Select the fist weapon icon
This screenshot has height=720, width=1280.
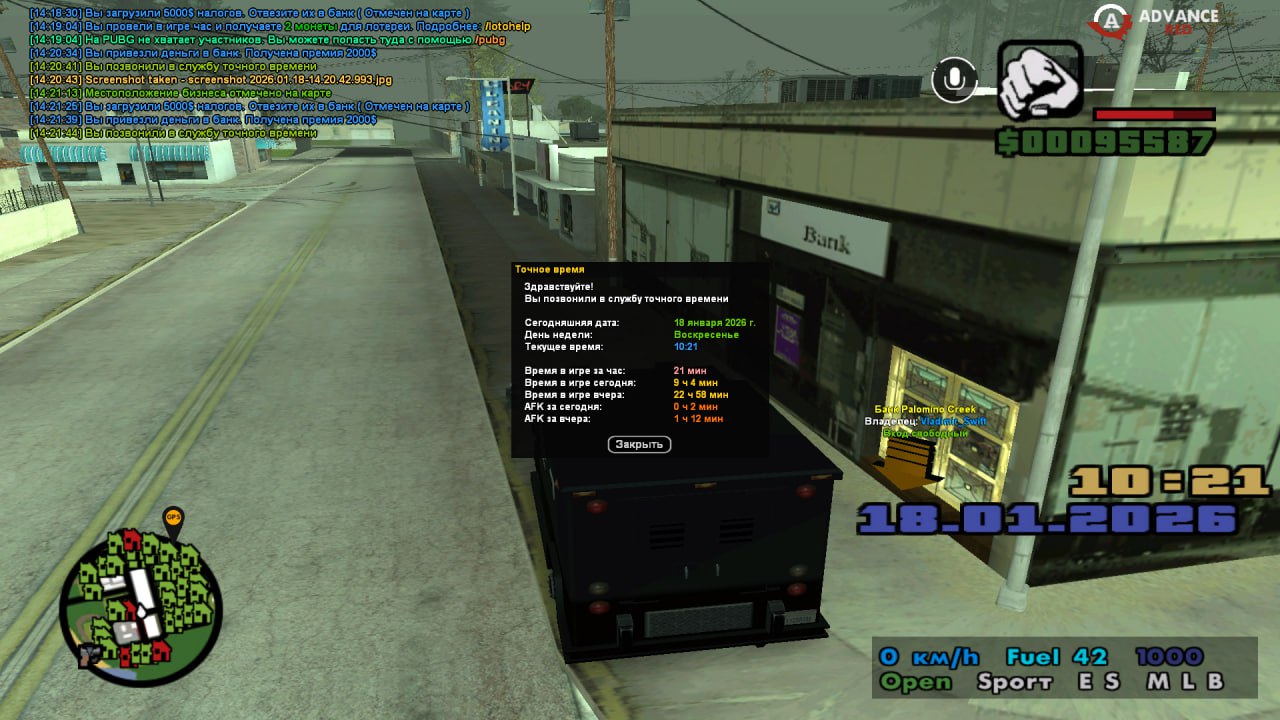[1040, 82]
